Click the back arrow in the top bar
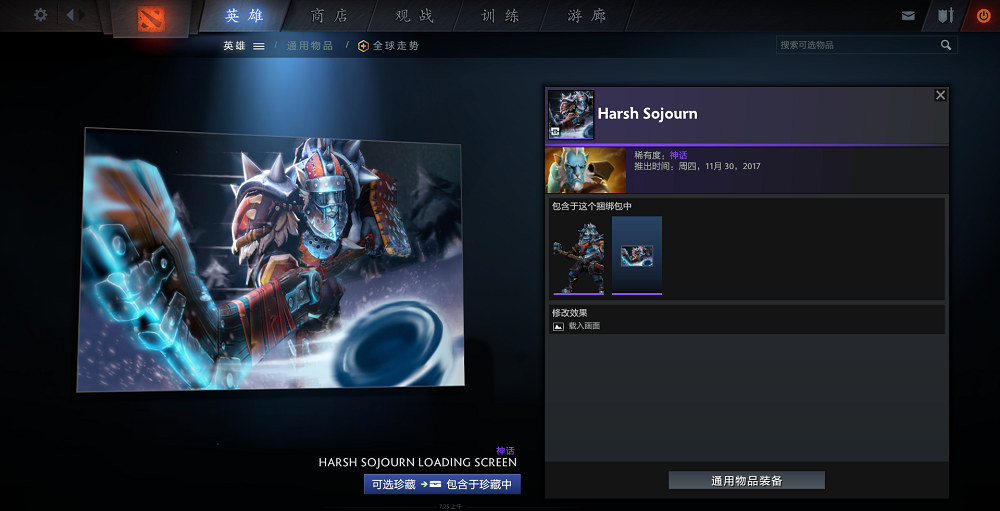 (x=71, y=15)
